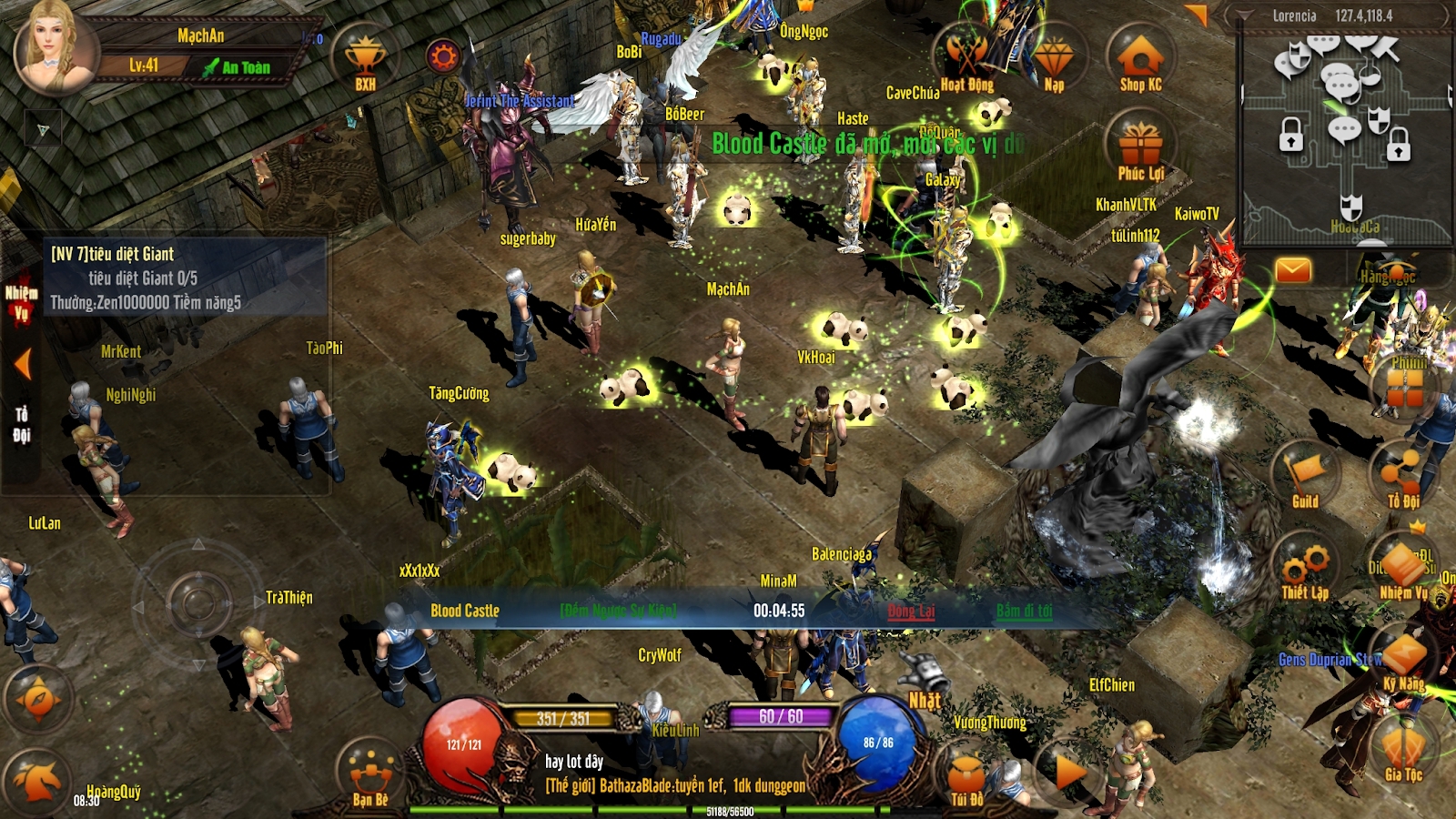This screenshot has height=819, width=1456.
Task: Open the Hoạt Động events menu
Action: 966,60
